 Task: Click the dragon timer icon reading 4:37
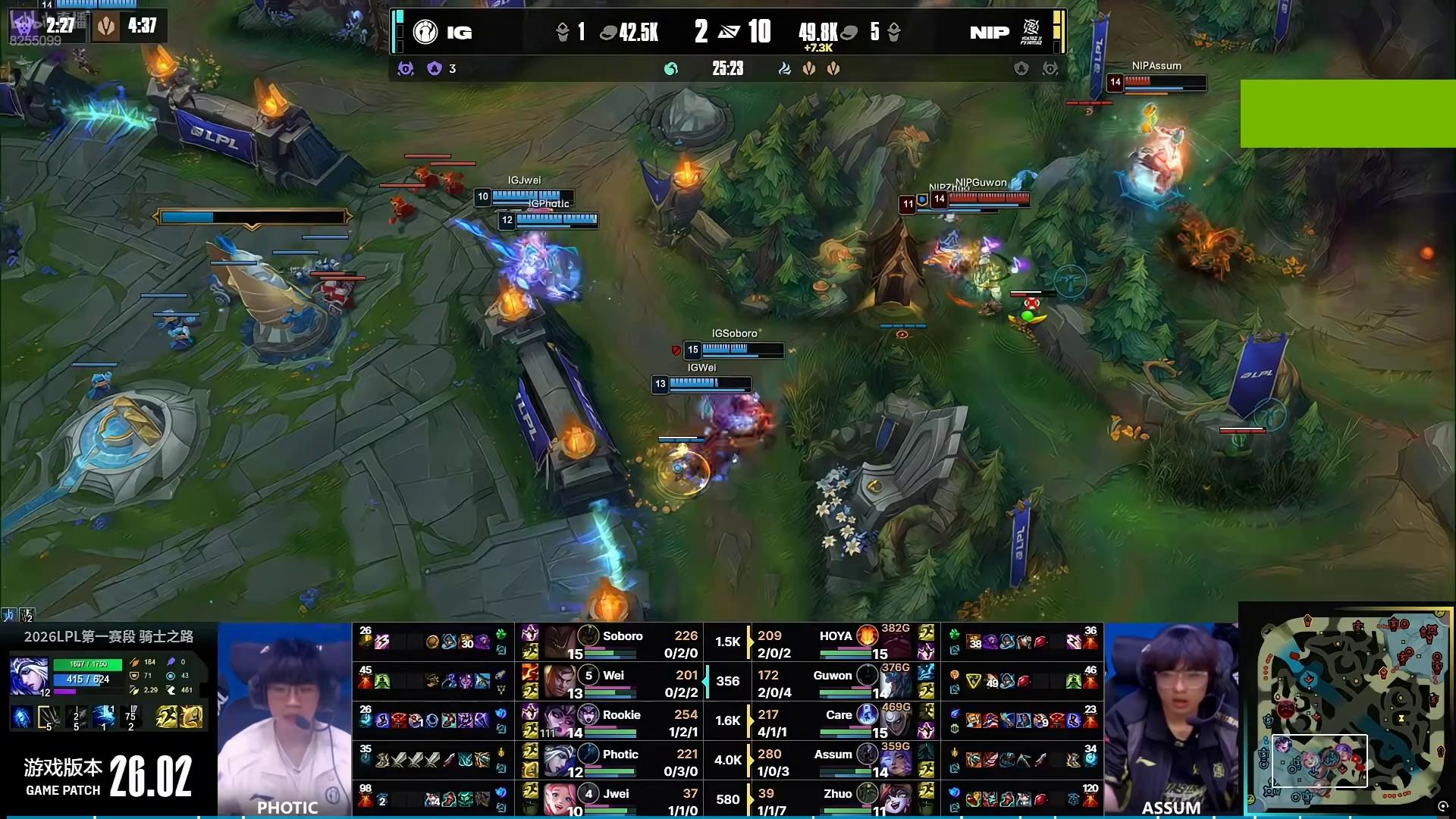coord(107,27)
